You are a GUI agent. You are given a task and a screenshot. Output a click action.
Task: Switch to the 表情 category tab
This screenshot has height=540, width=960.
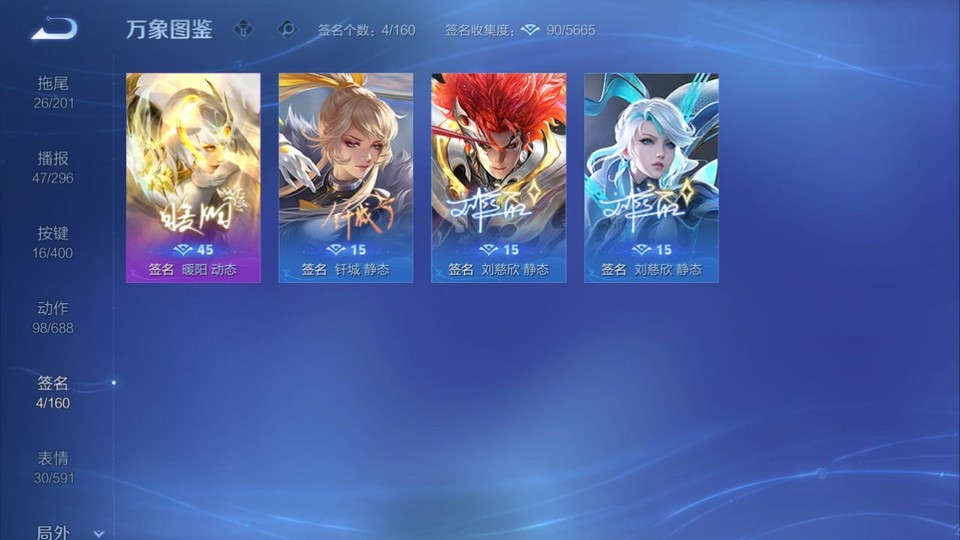53,467
